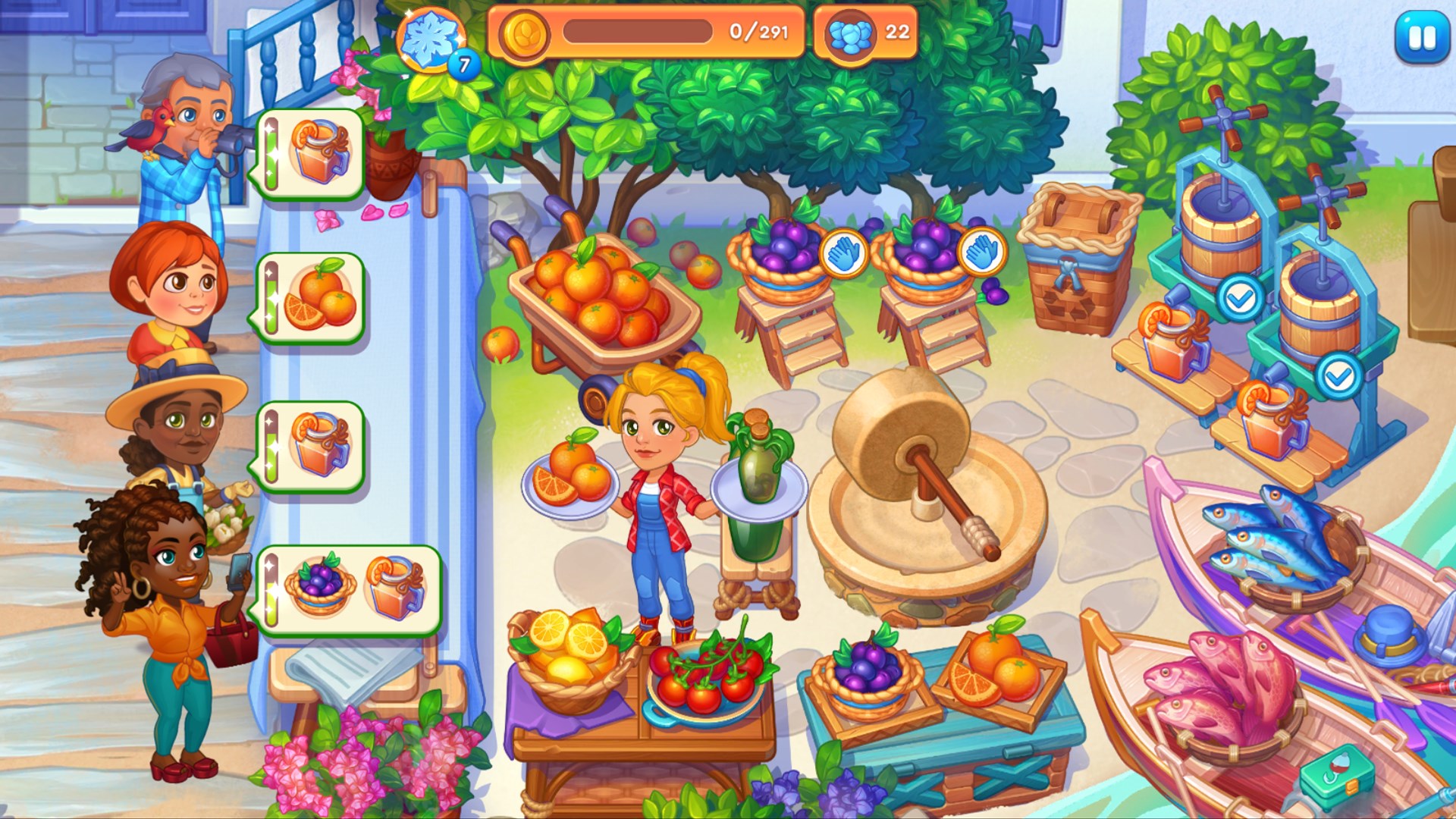The image size is (1456, 819).
Task: Open the birdwatcher's orange juice order bubble
Action: pos(311,152)
